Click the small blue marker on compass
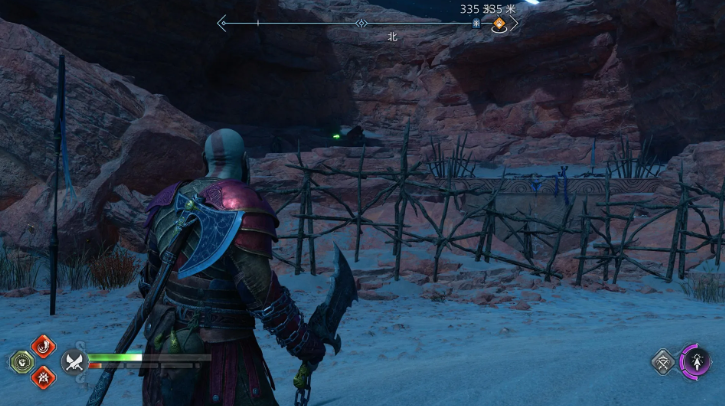The image size is (725, 406). click(477, 23)
